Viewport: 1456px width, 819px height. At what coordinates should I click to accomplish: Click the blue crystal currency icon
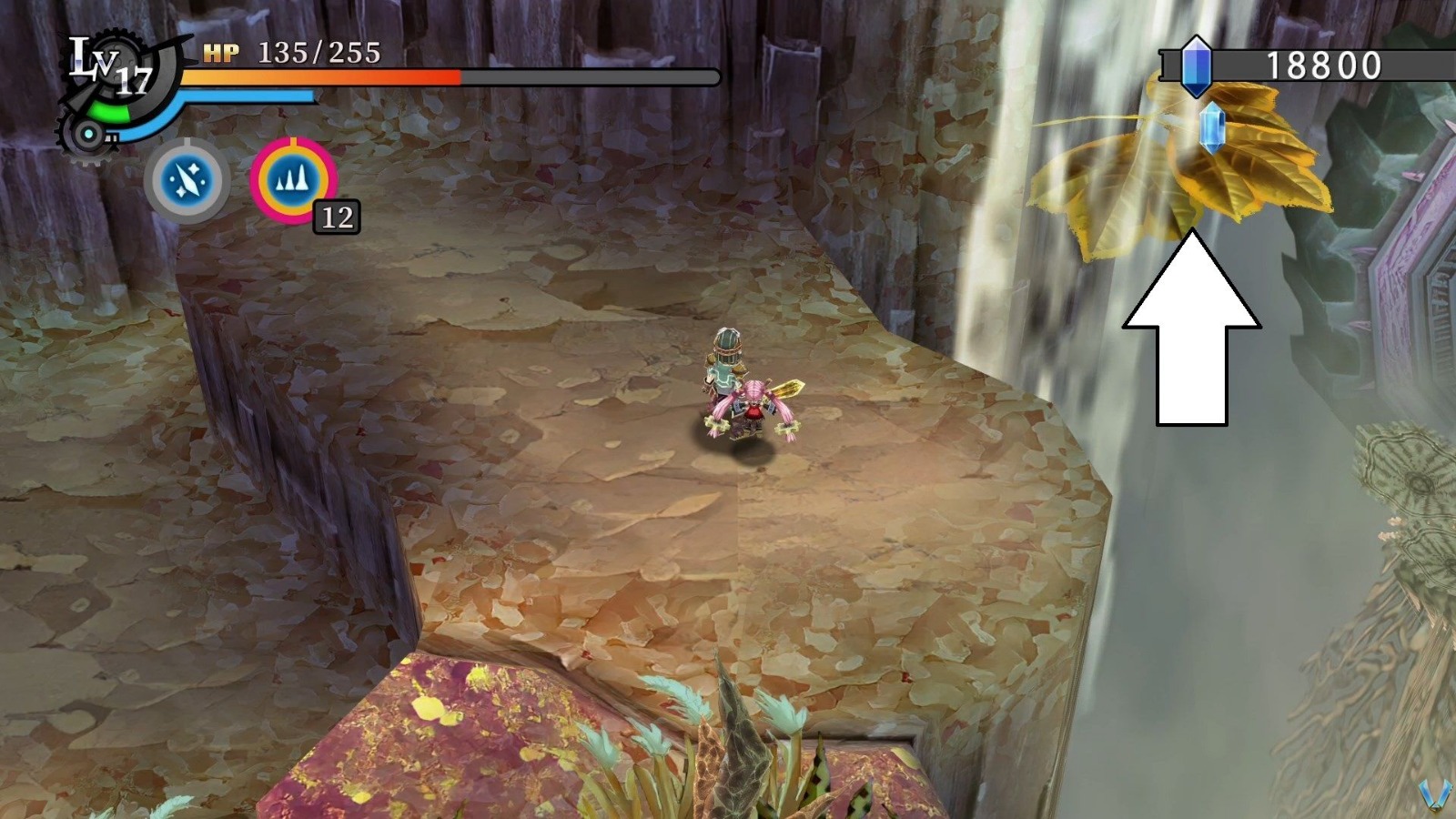point(1197,64)
